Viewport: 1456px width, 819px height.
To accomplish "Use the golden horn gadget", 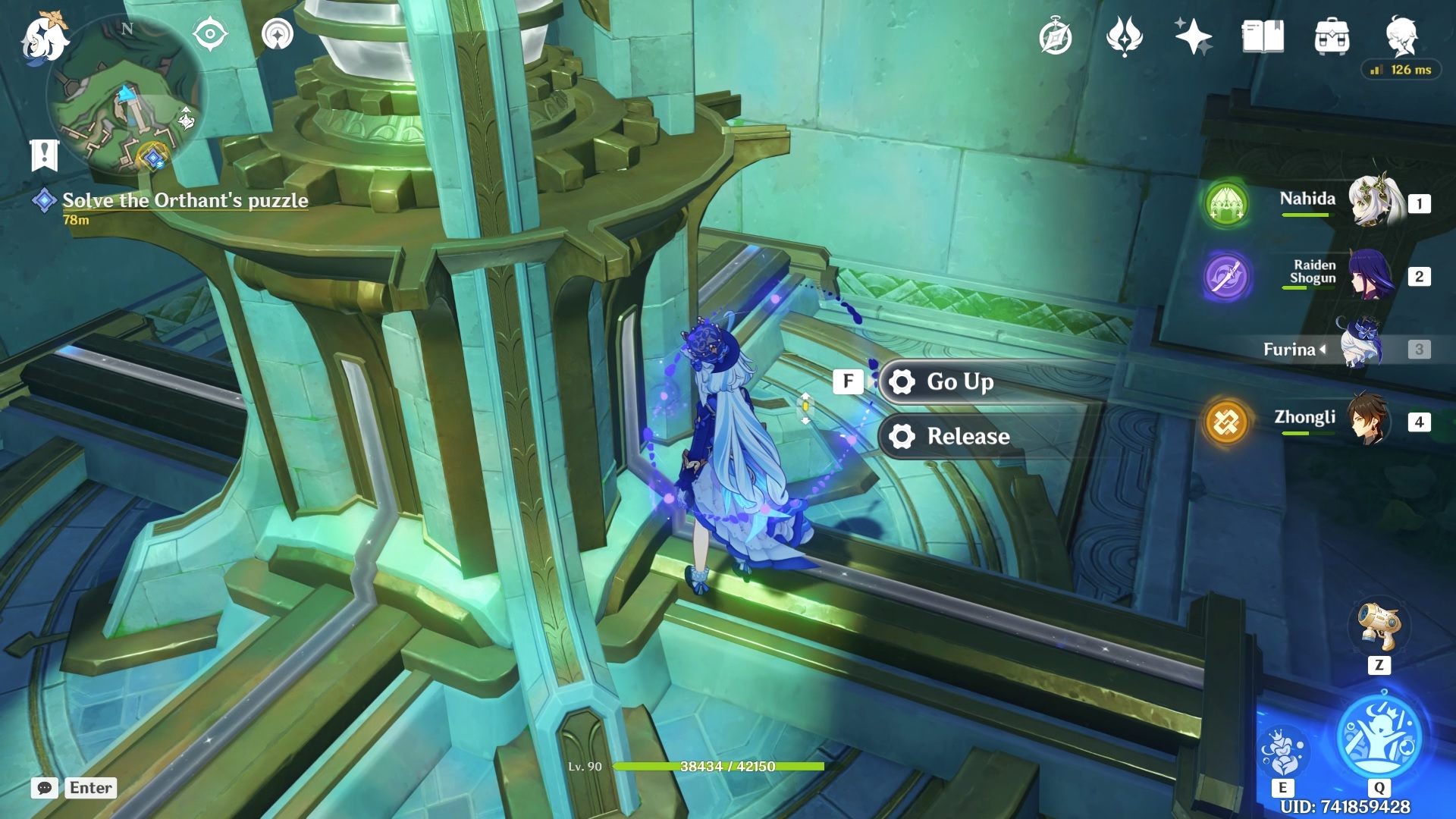I will coord(1379,626).
